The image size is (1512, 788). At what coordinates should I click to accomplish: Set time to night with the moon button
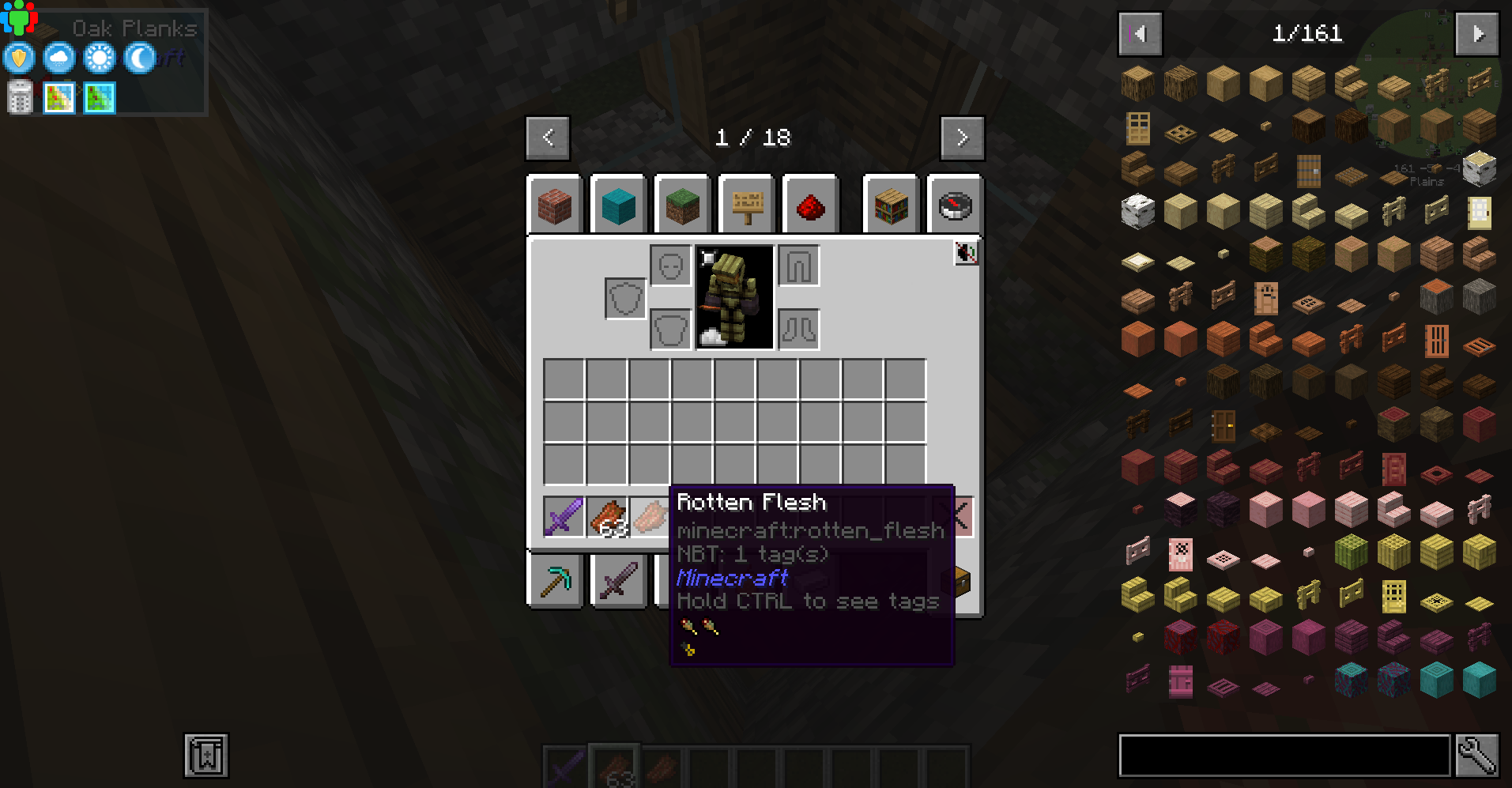[x=138, y=58]
